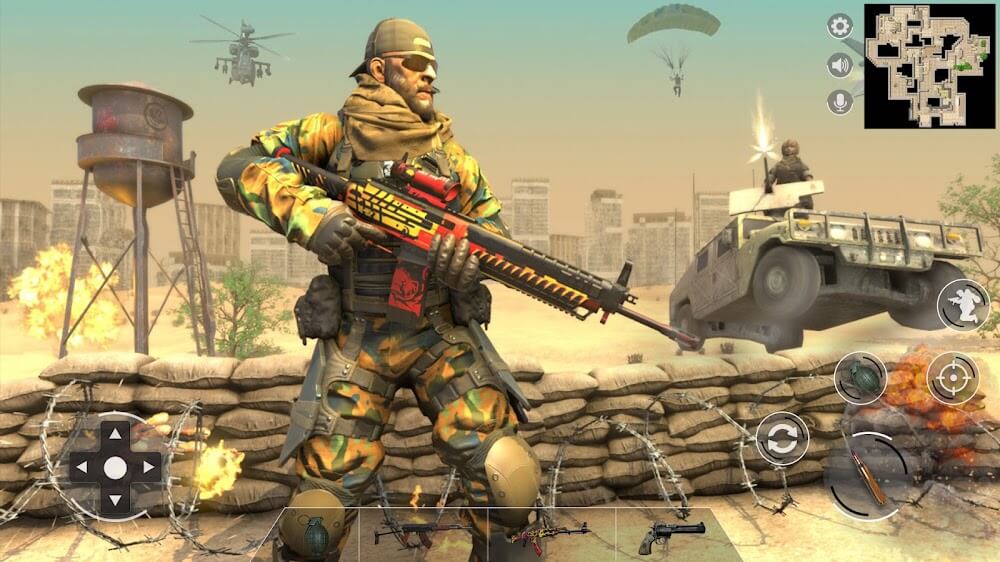Click the right arrow on the movement pad
Screen dimensions: 1000x562
click(148, 467)
